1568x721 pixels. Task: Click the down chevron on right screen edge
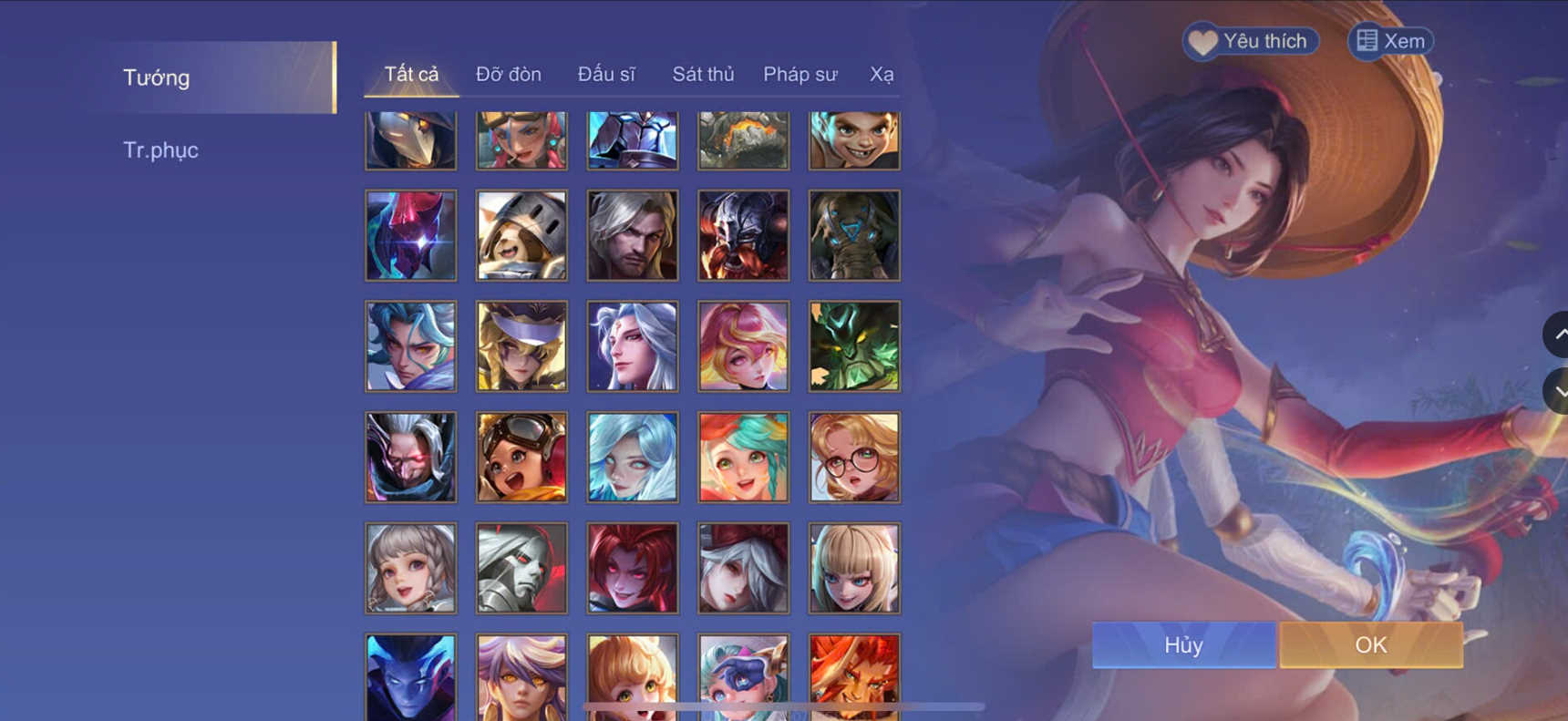coord(1561,391)
